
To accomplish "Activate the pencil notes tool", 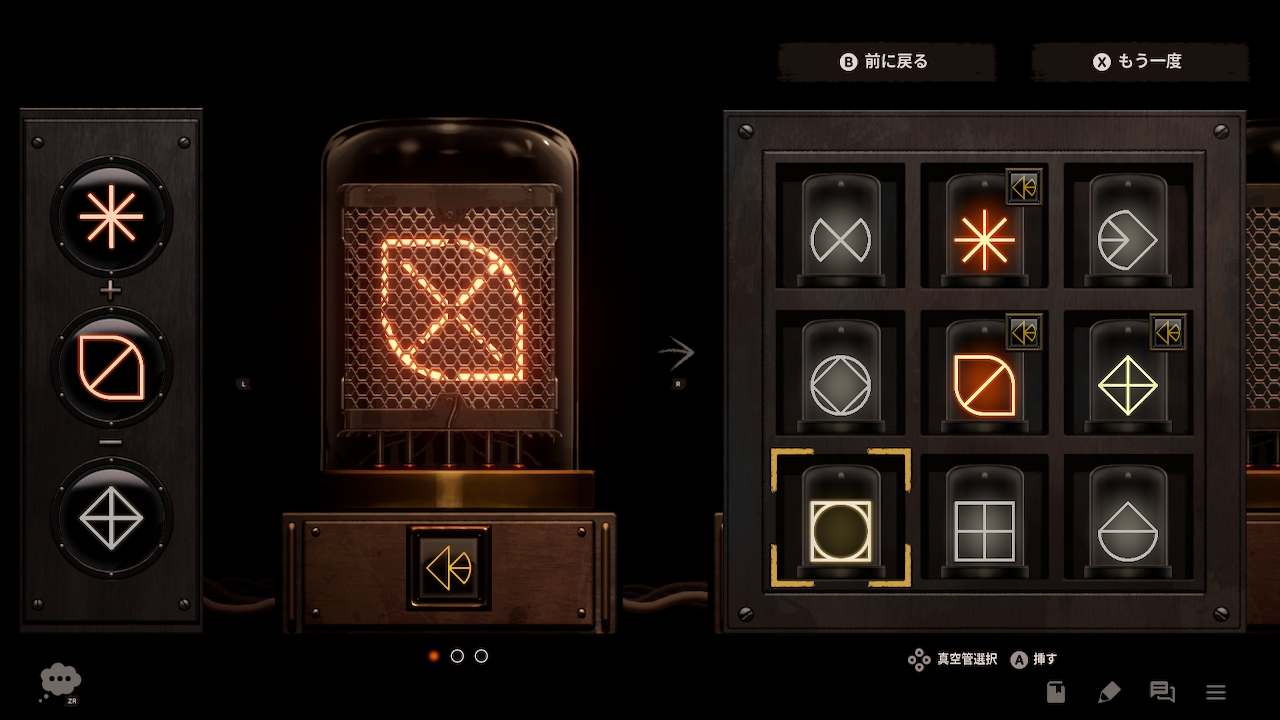I will click(1108, 692).
